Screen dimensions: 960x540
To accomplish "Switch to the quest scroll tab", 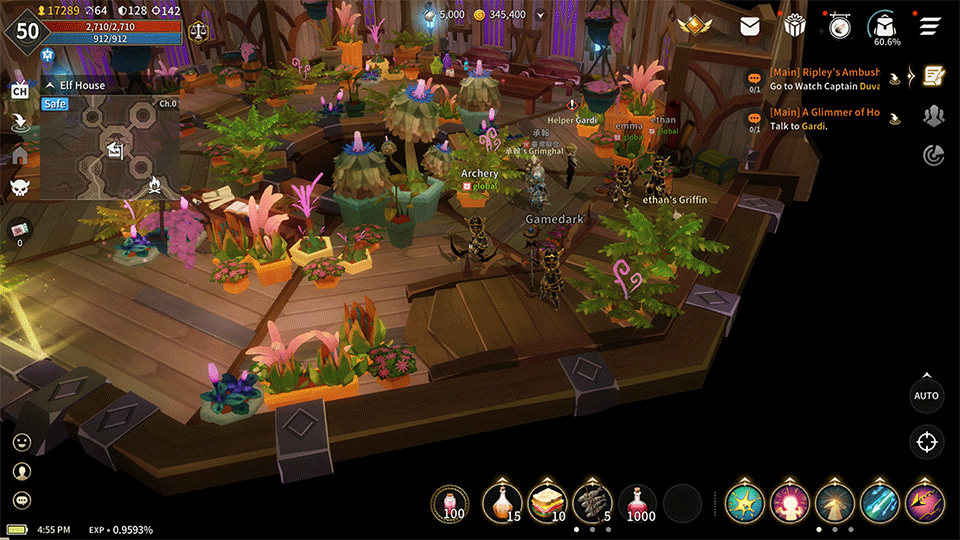I will coord(934,76).
